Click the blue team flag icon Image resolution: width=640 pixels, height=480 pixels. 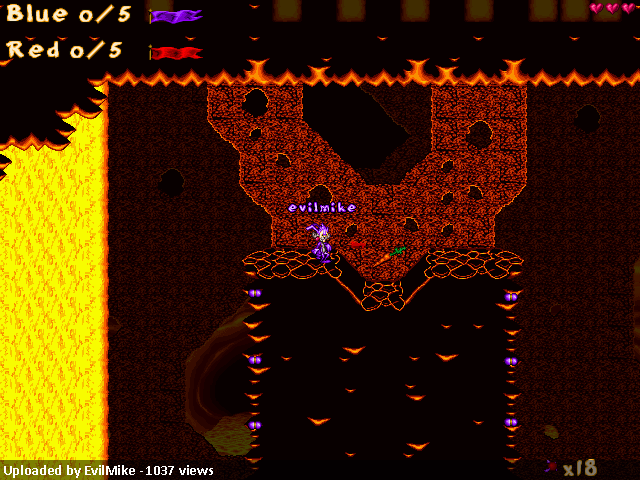coord(176,16)
